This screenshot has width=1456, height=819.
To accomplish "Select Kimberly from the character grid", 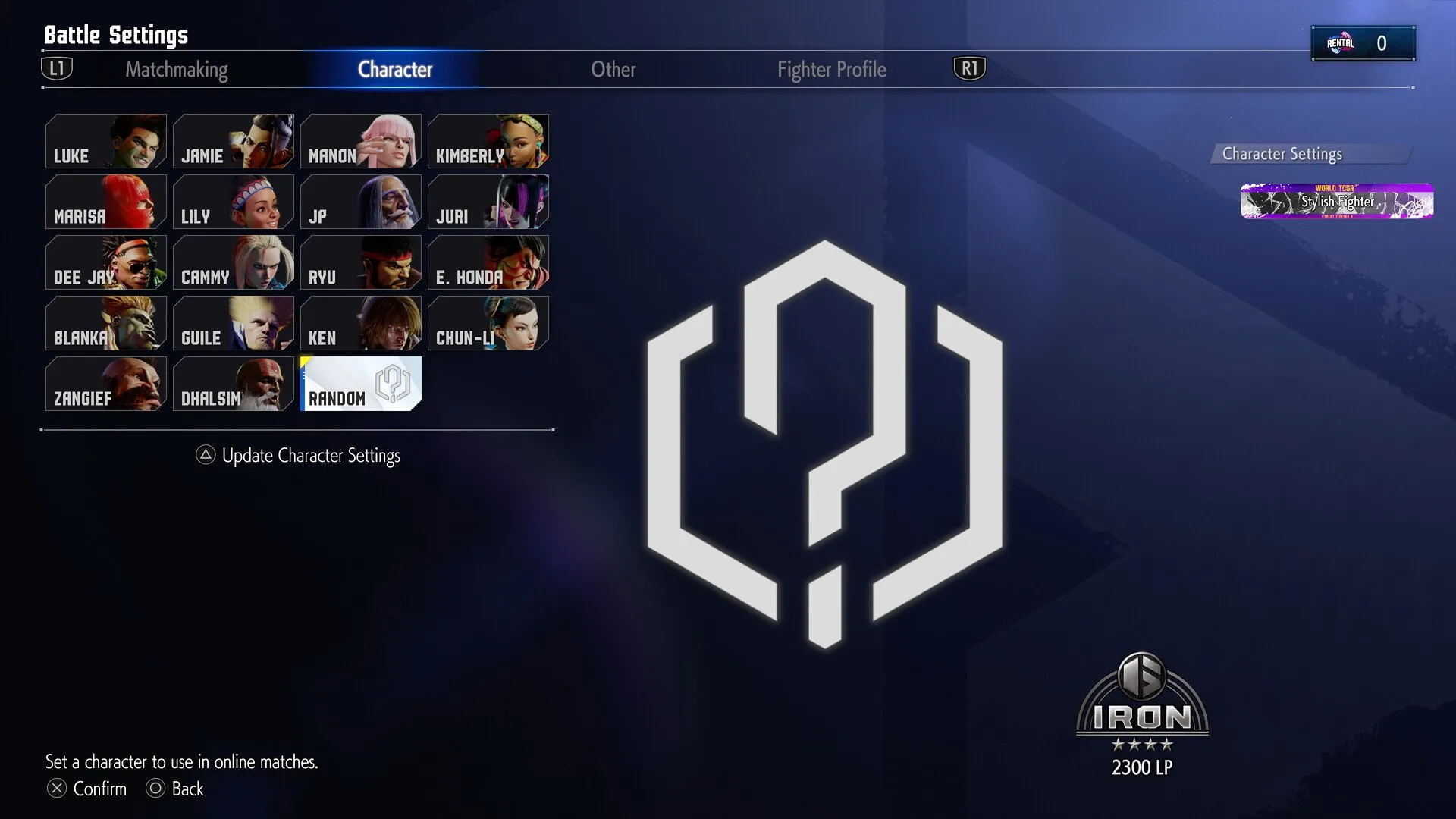I will 488,141.
